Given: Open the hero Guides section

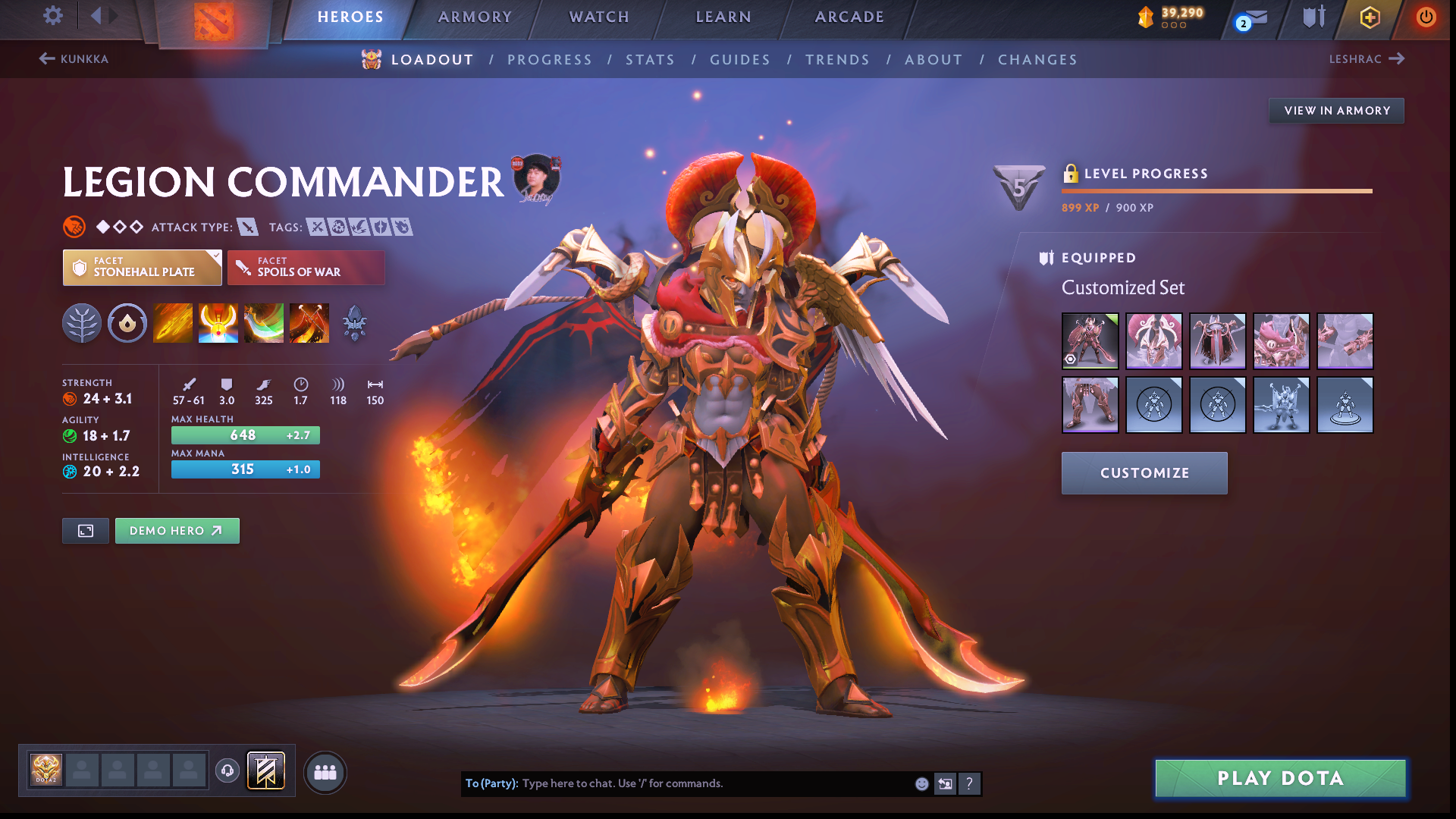Looking at the screenshot, I should click(x=739, y=60).
